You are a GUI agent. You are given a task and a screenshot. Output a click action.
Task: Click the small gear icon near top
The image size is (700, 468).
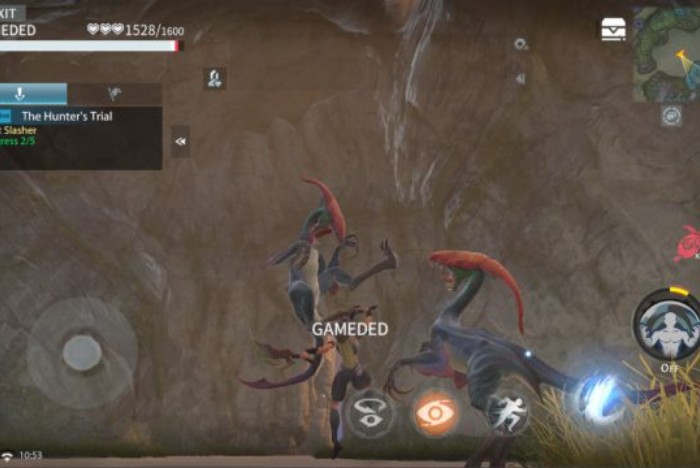tap(520, 44)
